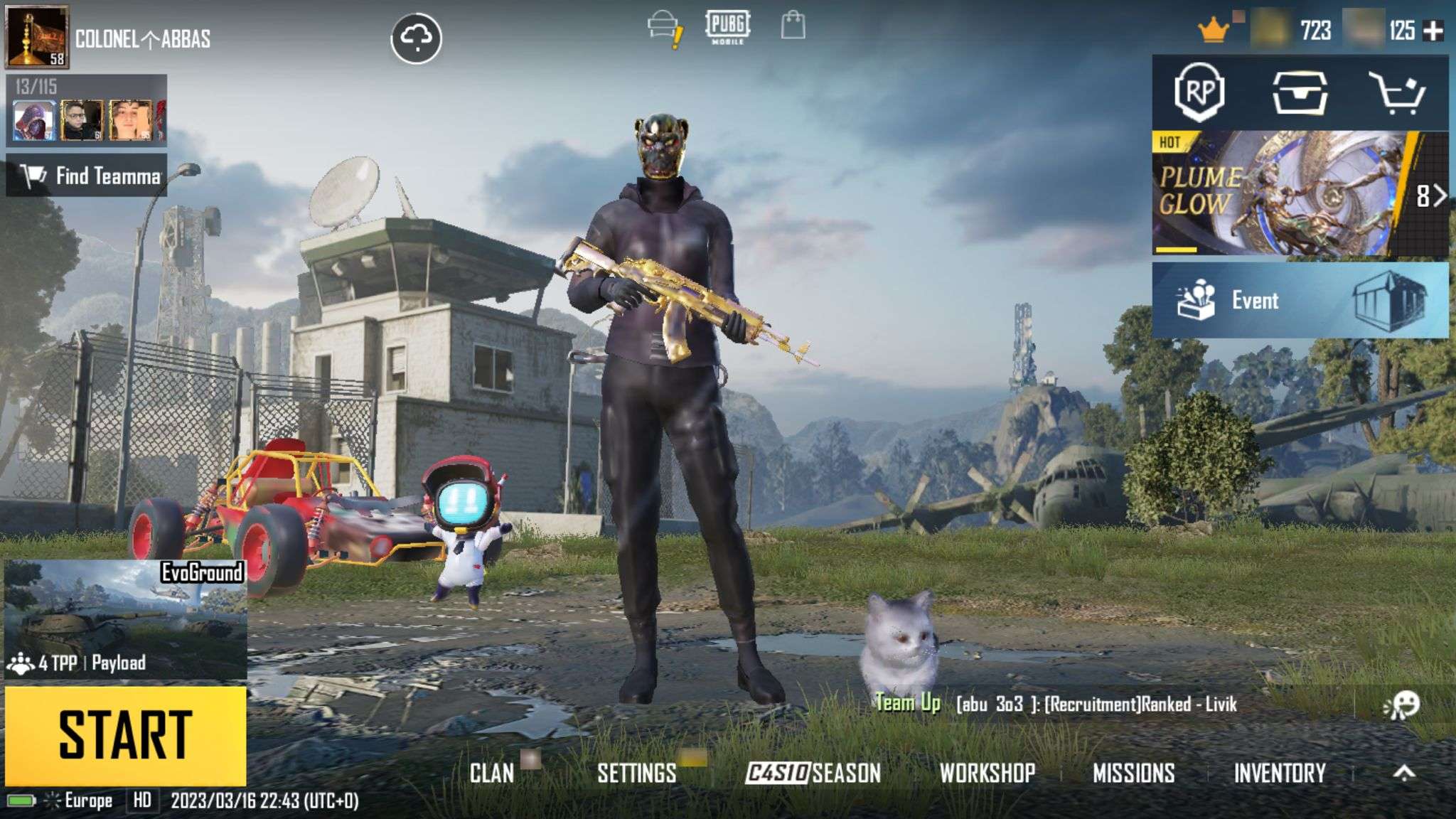
Task: Open the cloud download icon
Action: [416, 38]
